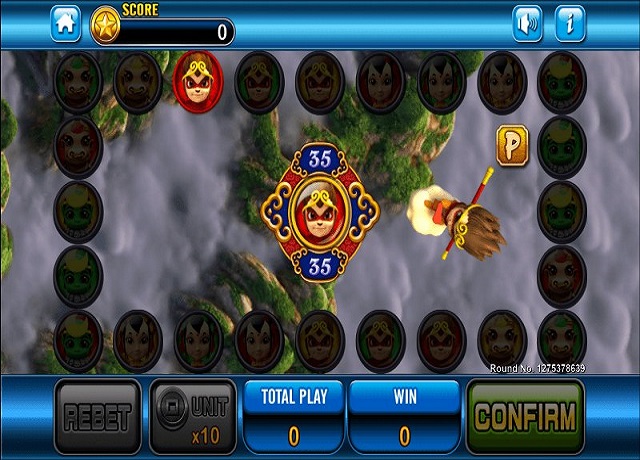This screenshot has height=460, width=640.
Task: Open the info help button
Action: pos(570,23)
